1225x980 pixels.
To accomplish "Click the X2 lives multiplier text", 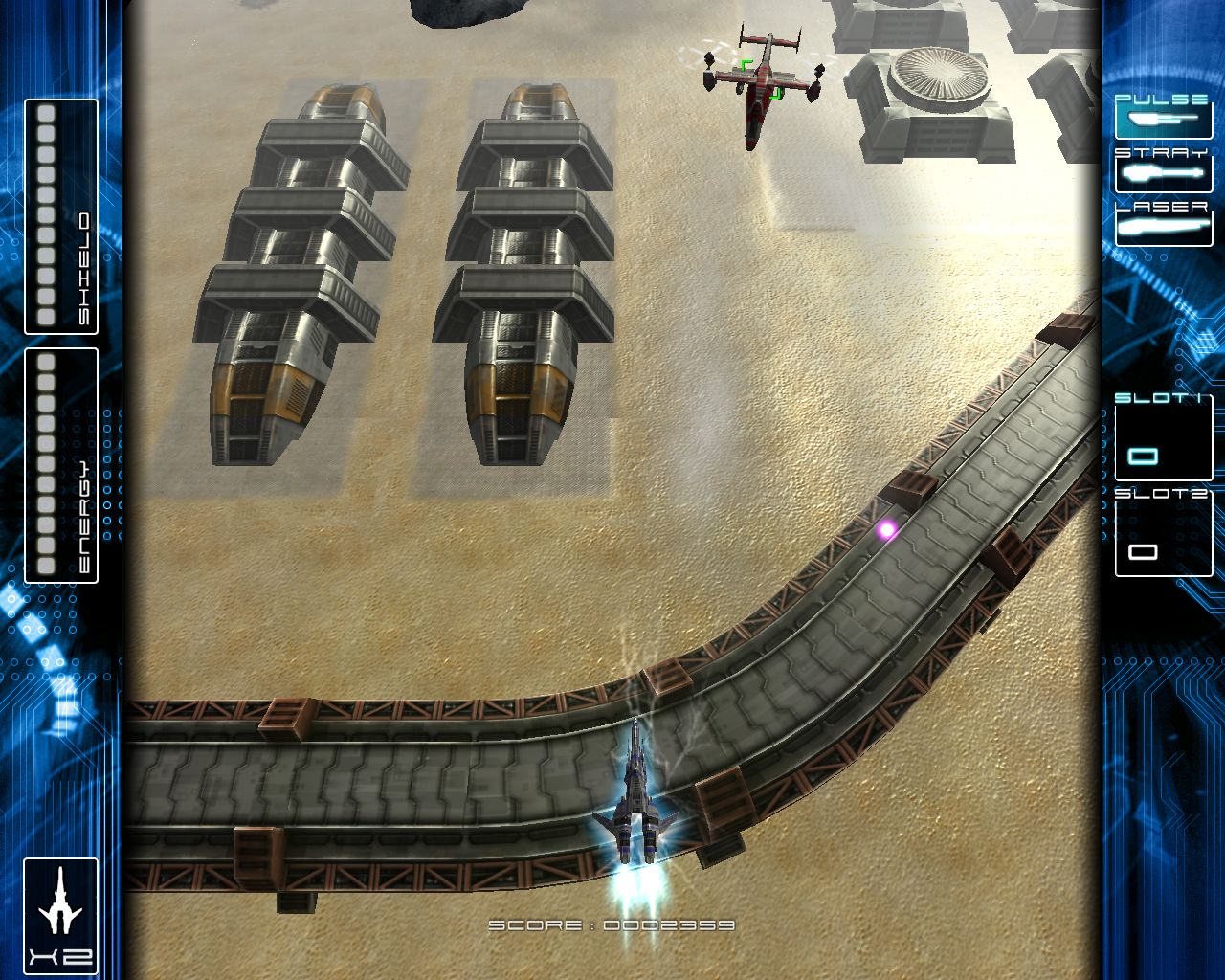I will pyautogui.click(x=61, y=955).
